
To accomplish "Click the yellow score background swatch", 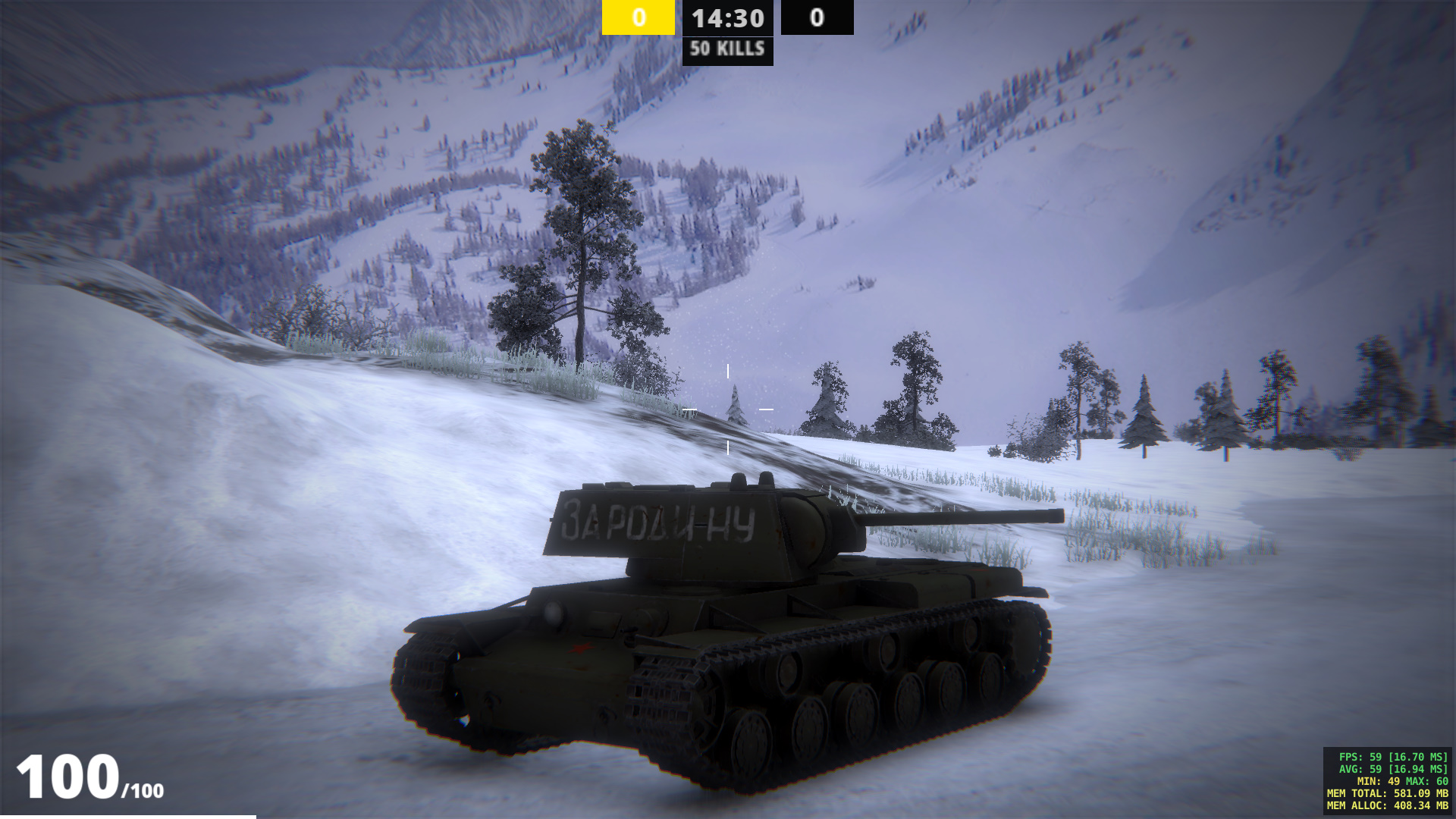I will click(x=638, y=18).
